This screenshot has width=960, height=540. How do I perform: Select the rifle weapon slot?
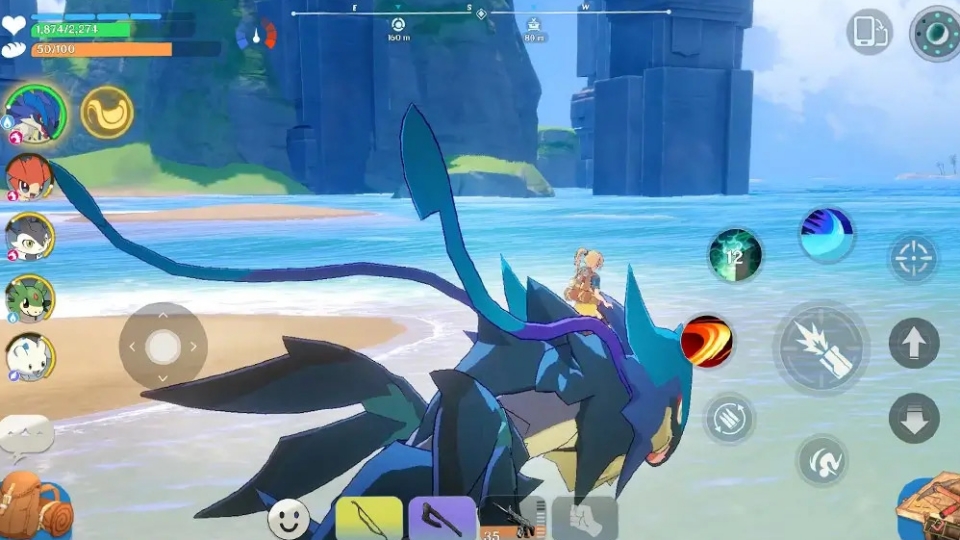pyautogui.click(x=511, y=518)
